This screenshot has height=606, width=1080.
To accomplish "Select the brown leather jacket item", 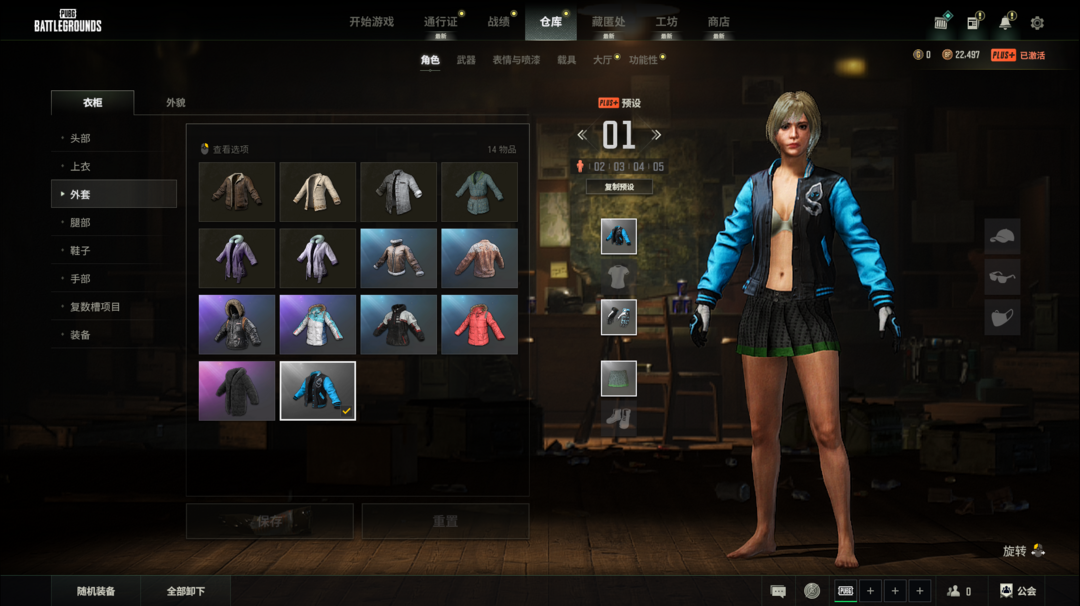I will (237, 191).
